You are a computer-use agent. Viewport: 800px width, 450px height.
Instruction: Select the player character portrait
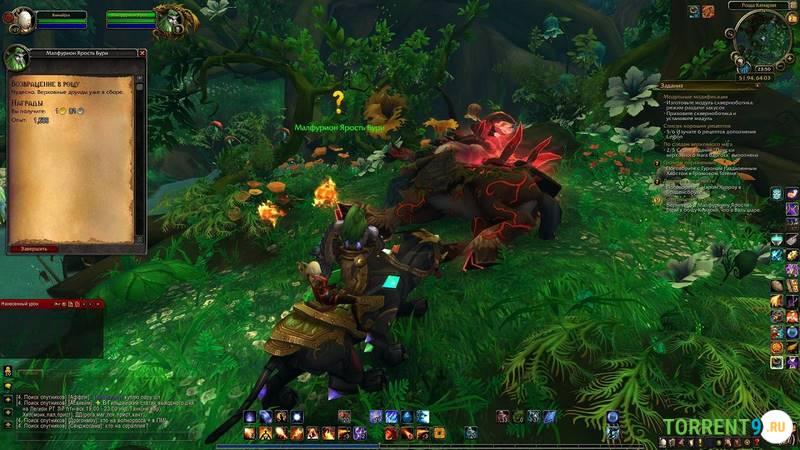pos(21,19)
